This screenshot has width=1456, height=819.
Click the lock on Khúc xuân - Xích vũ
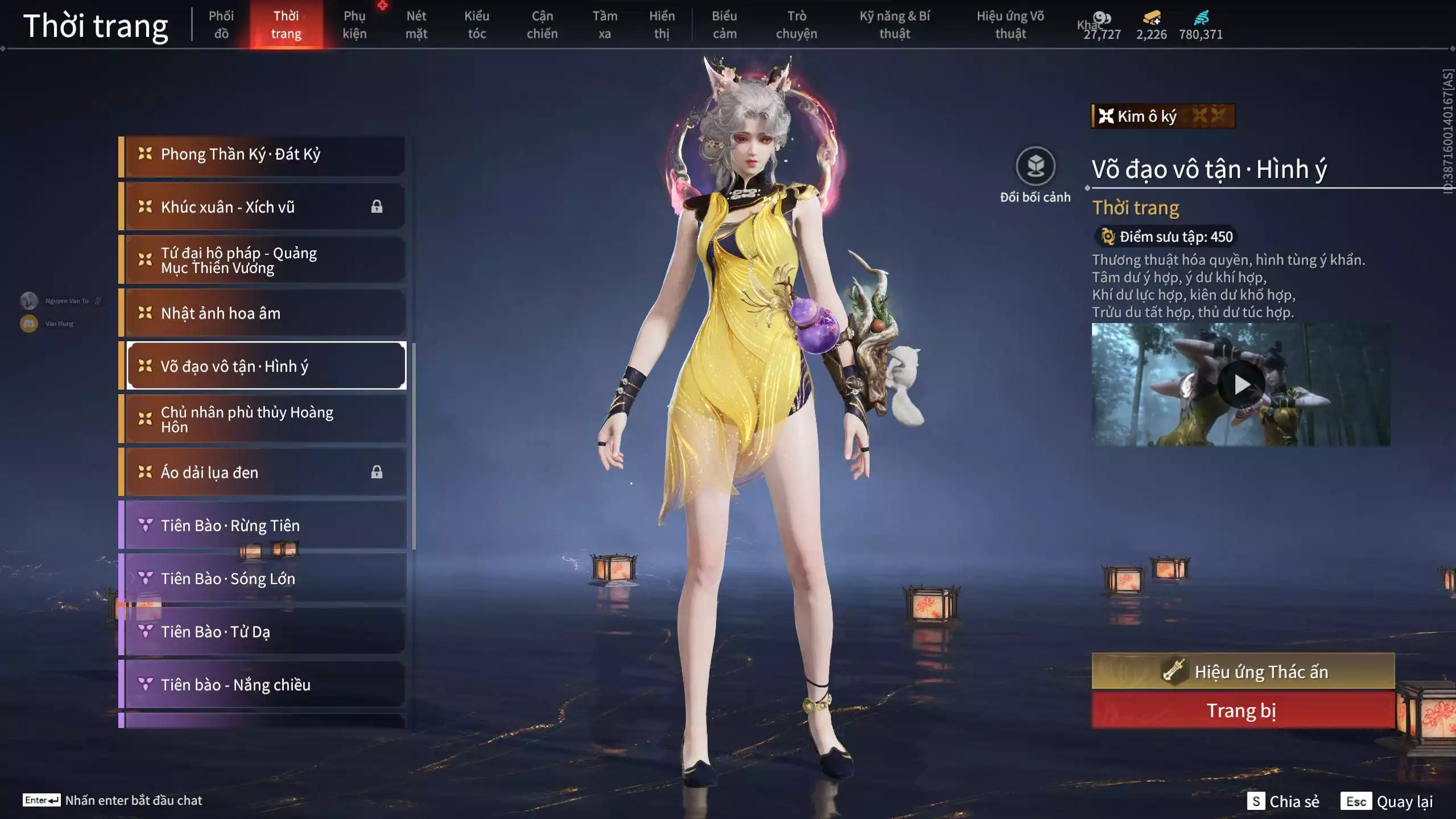point(376,206)
